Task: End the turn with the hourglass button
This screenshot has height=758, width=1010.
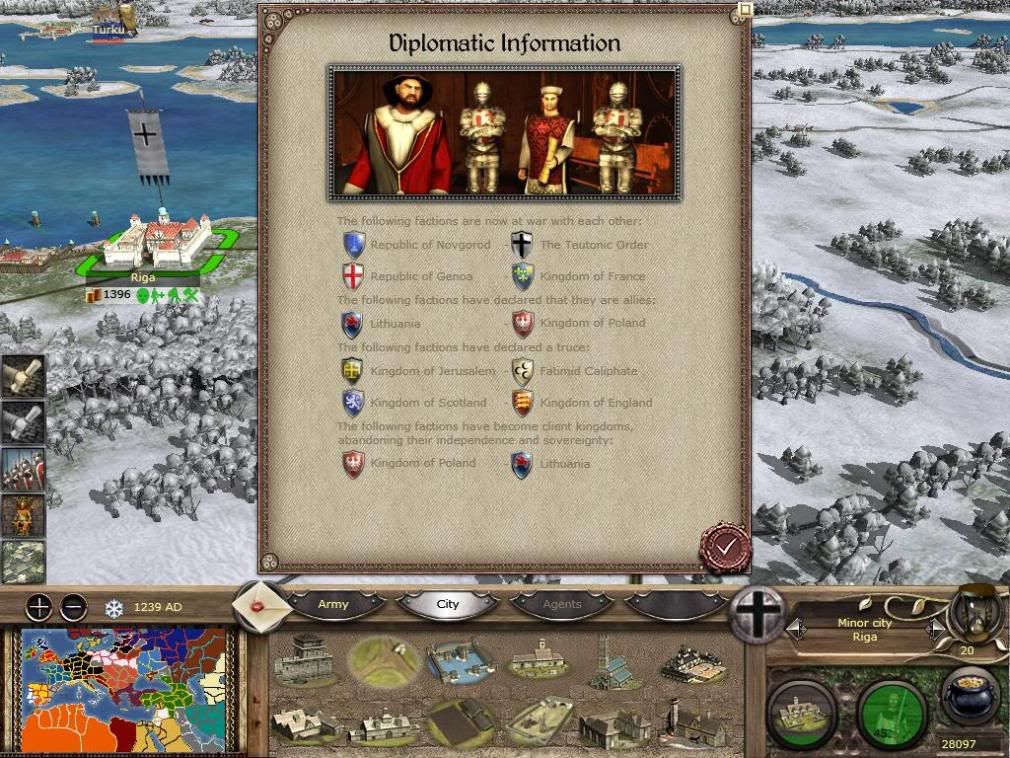Action: [x=975, y=612]
